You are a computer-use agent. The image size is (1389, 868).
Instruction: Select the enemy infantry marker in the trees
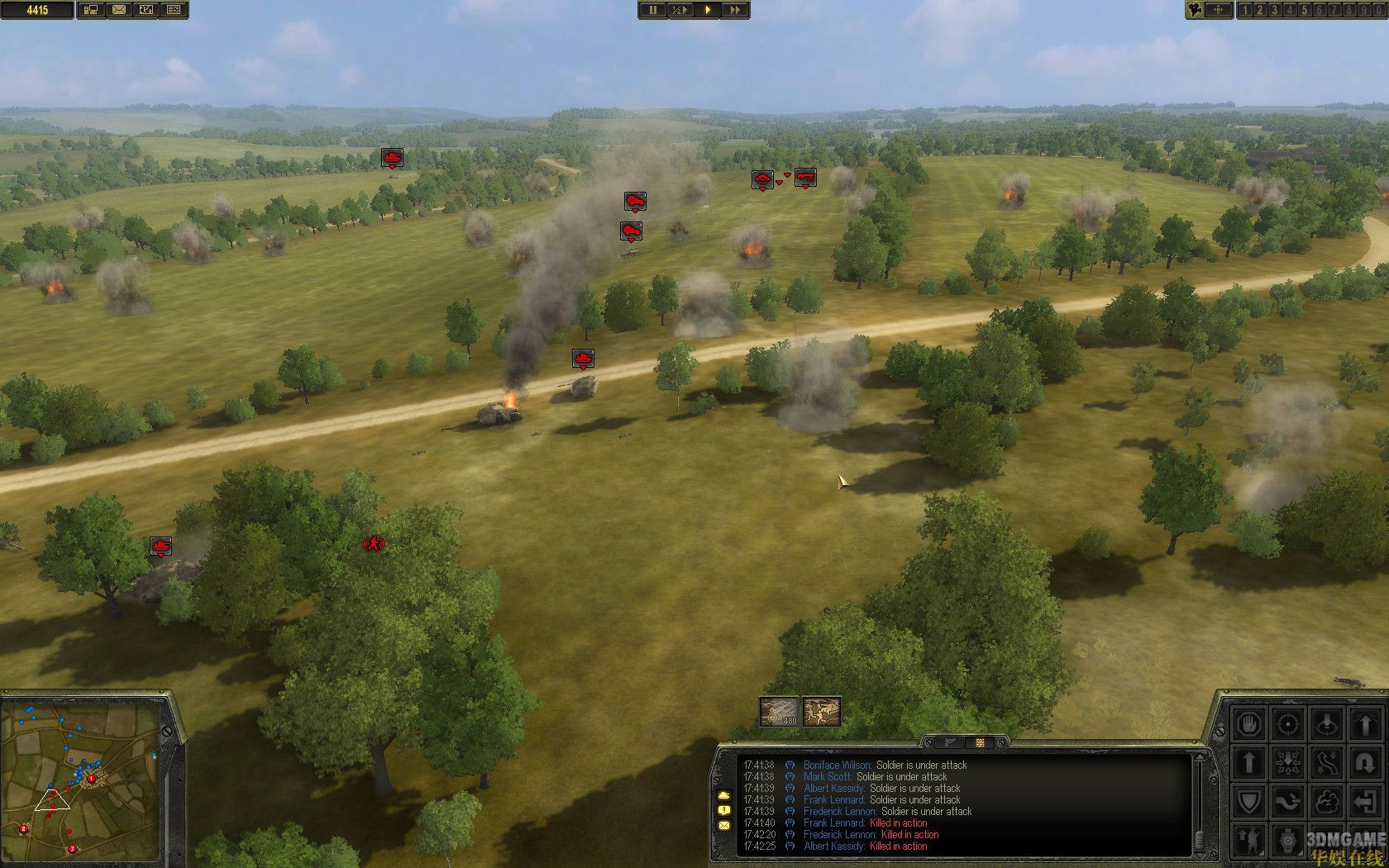pyautogui.click(x=375, y=543)
